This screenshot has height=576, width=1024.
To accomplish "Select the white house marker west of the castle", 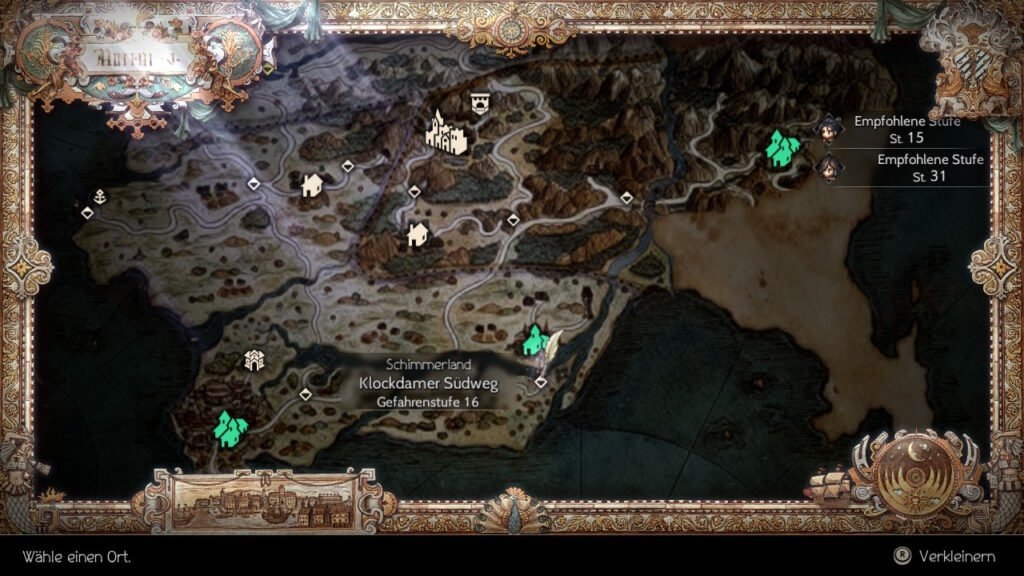I will pyautogui.click(x=312, y=185).
